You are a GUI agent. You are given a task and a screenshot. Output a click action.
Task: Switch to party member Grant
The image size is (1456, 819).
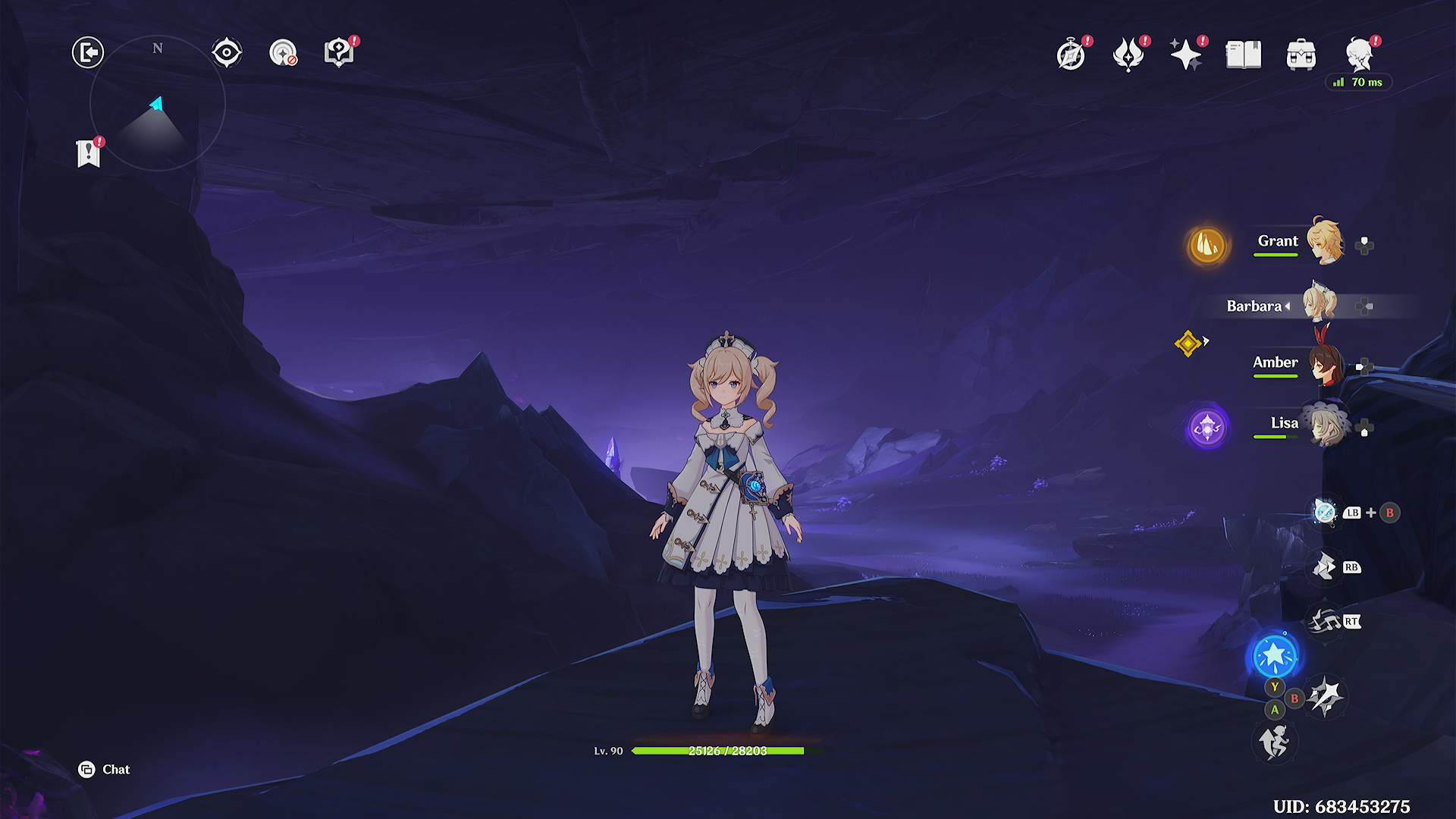click(1324, 243)
